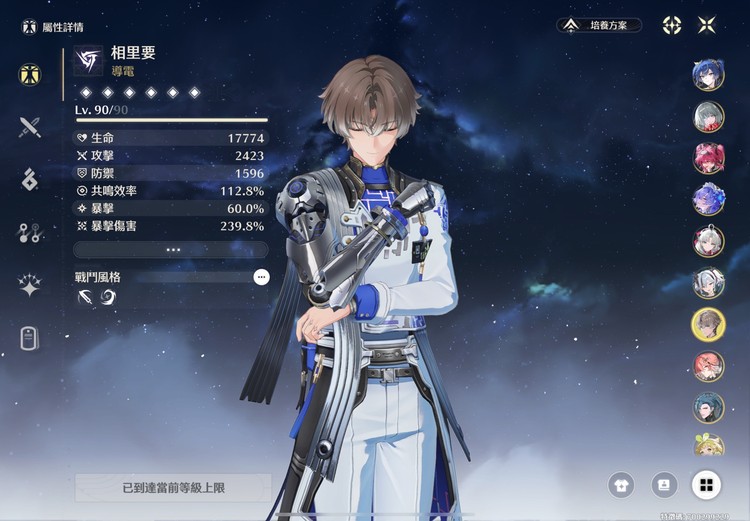Choose the red-haired character portrait
750x521 pixels.
point(709,158)
